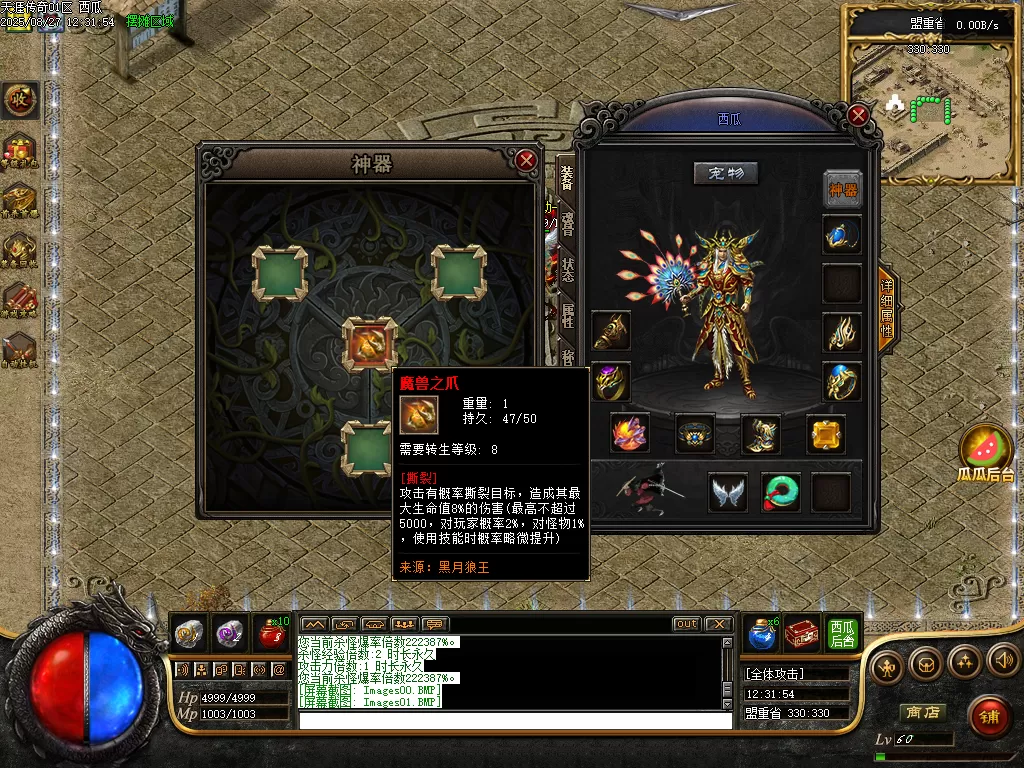
Task: Close the 西瓜 character panel
Action: click(858, 115)
